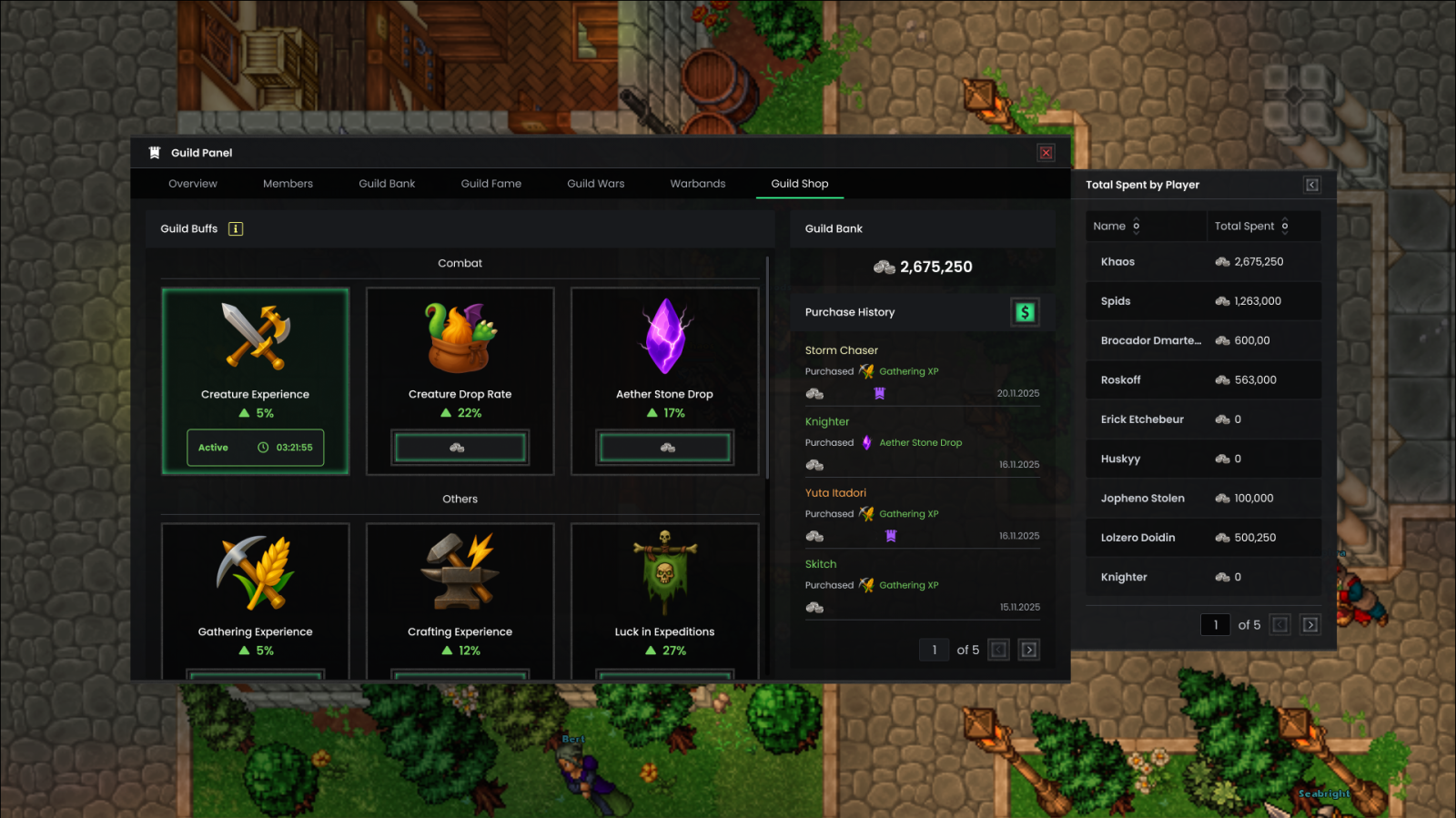Click the Gathering Experience pickaxe buff icon
Image resolution: width=1456 pixels, height=818 pixels.
tap(255, 573)
